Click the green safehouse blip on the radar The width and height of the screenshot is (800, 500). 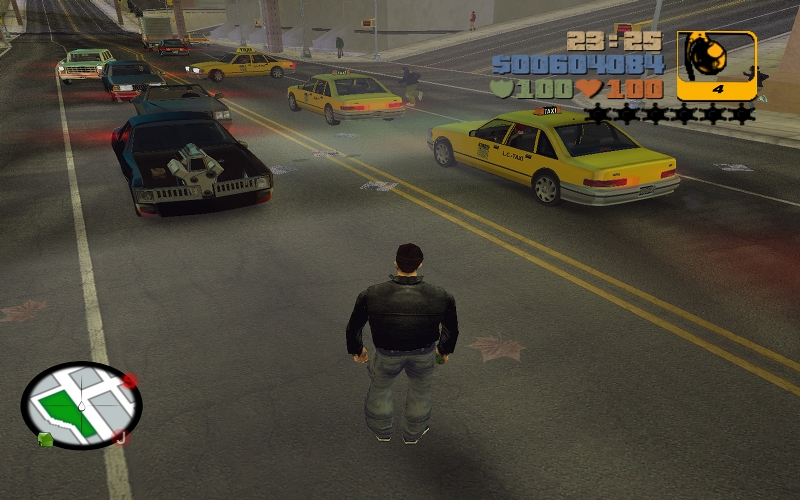45,439
